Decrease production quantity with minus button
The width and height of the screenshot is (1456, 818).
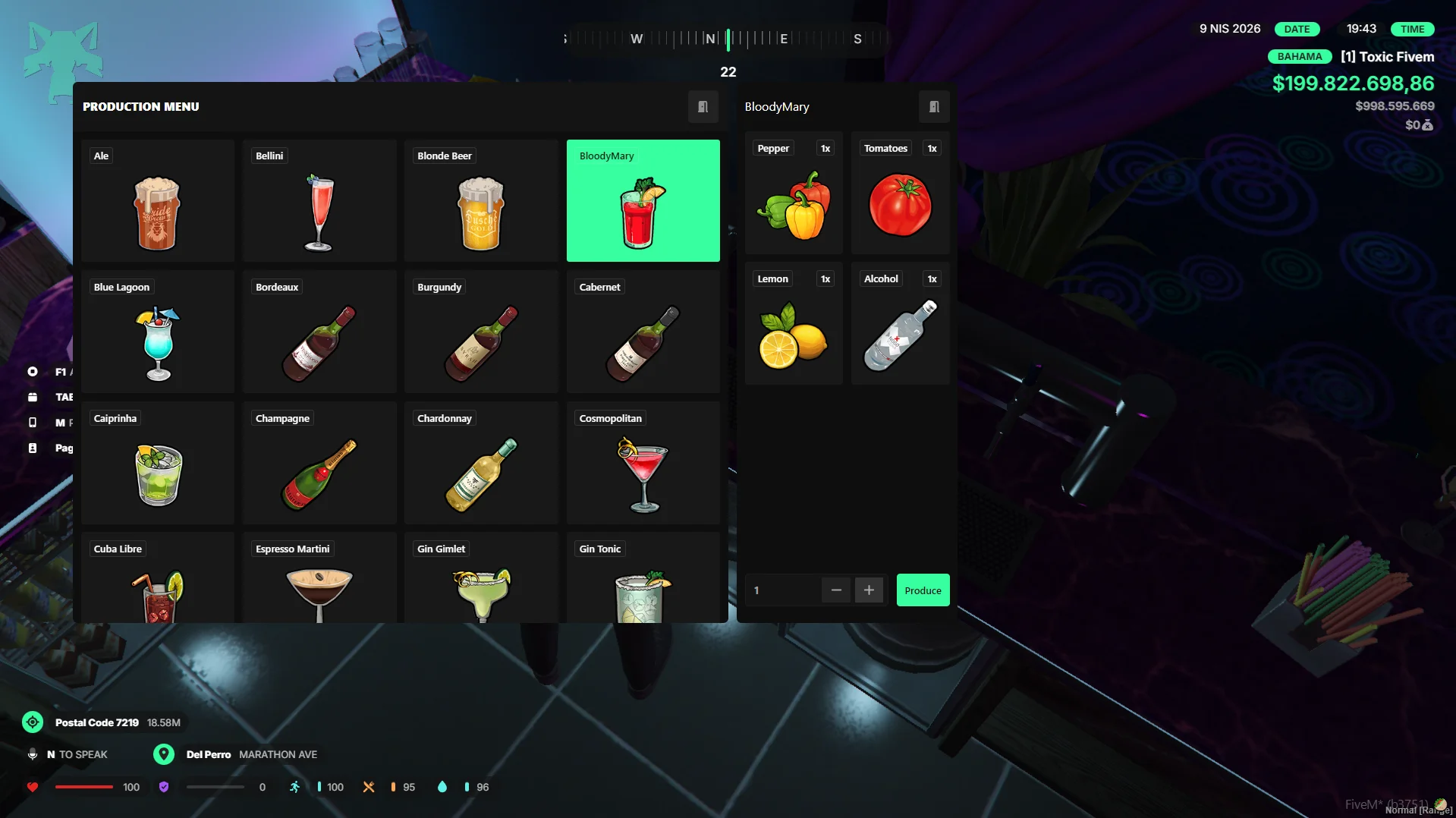(x=836, y=590)
